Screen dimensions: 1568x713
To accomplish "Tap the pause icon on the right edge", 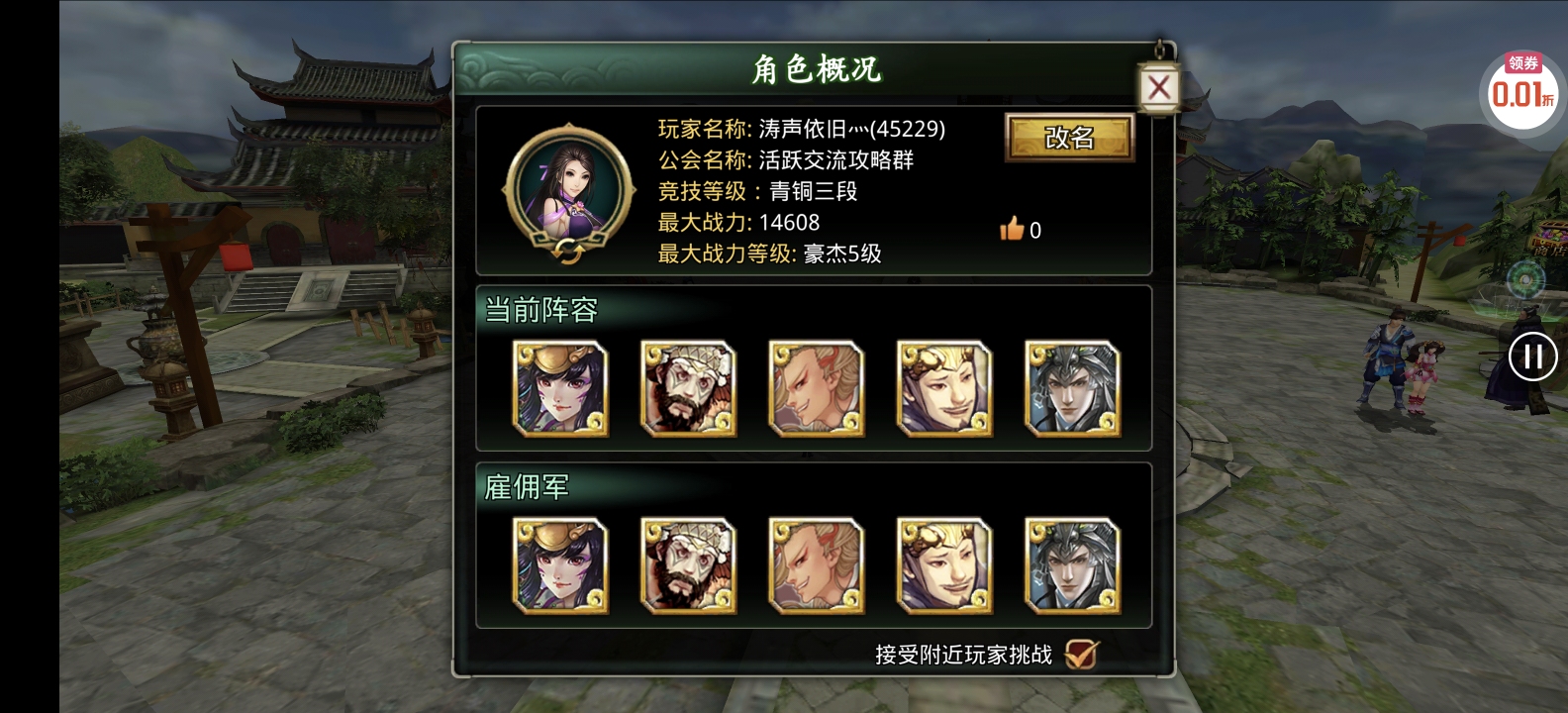I will click(x=1531, y=356).
